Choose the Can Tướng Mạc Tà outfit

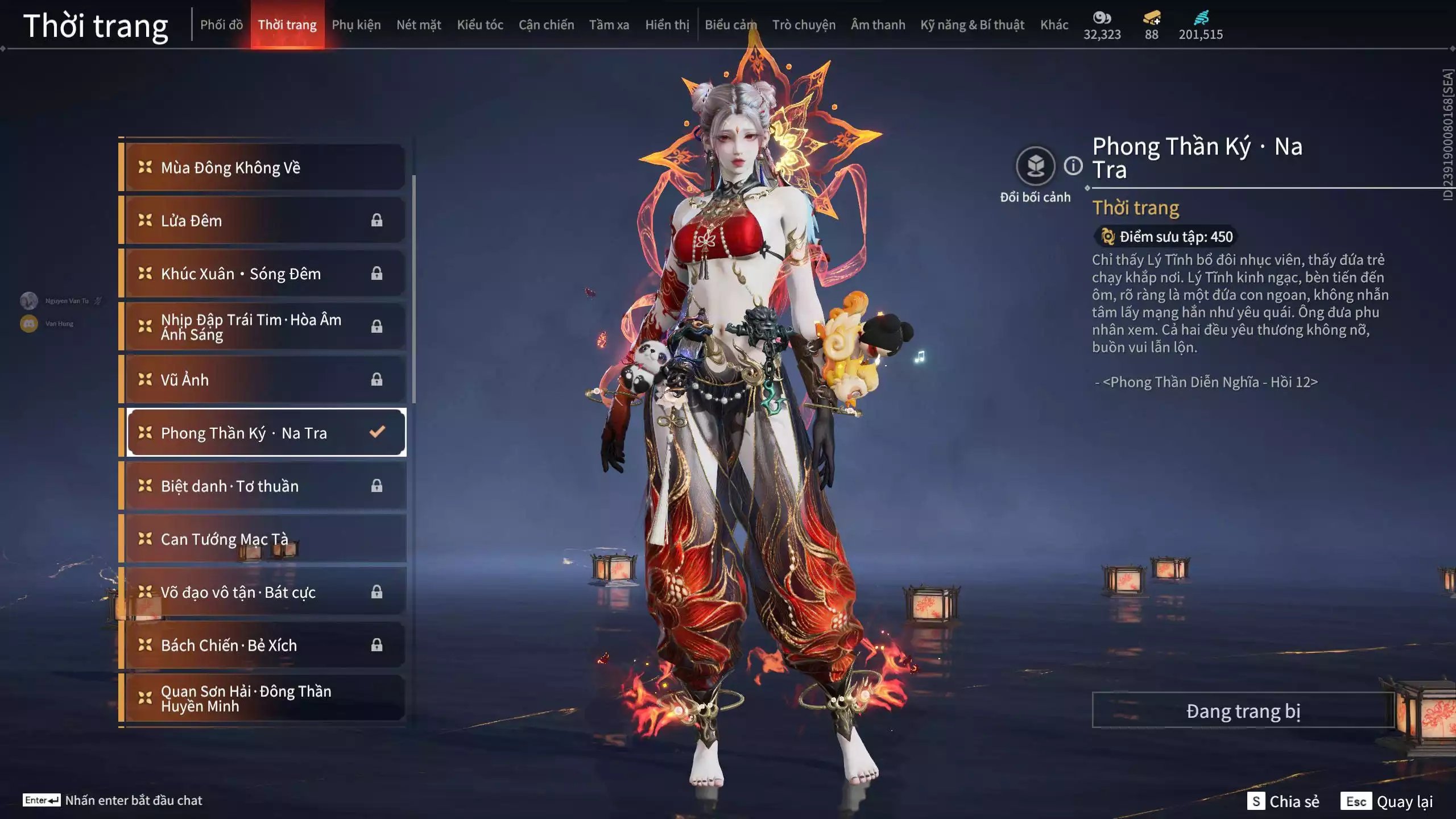pyautogui.click(x=264, y=539)
